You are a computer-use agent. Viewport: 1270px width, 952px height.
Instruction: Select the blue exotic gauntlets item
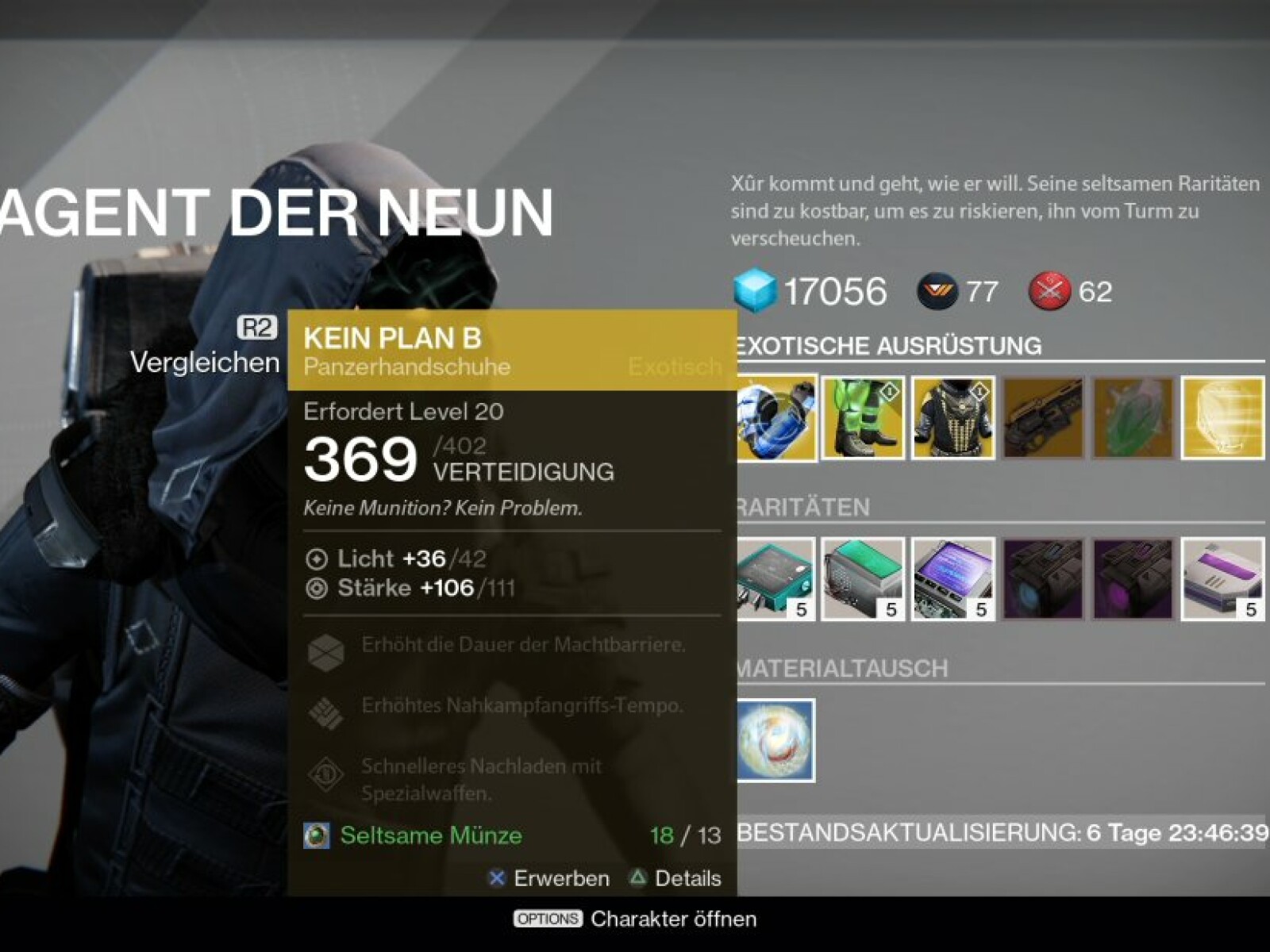pyautogui.click(x=776, y=418)
